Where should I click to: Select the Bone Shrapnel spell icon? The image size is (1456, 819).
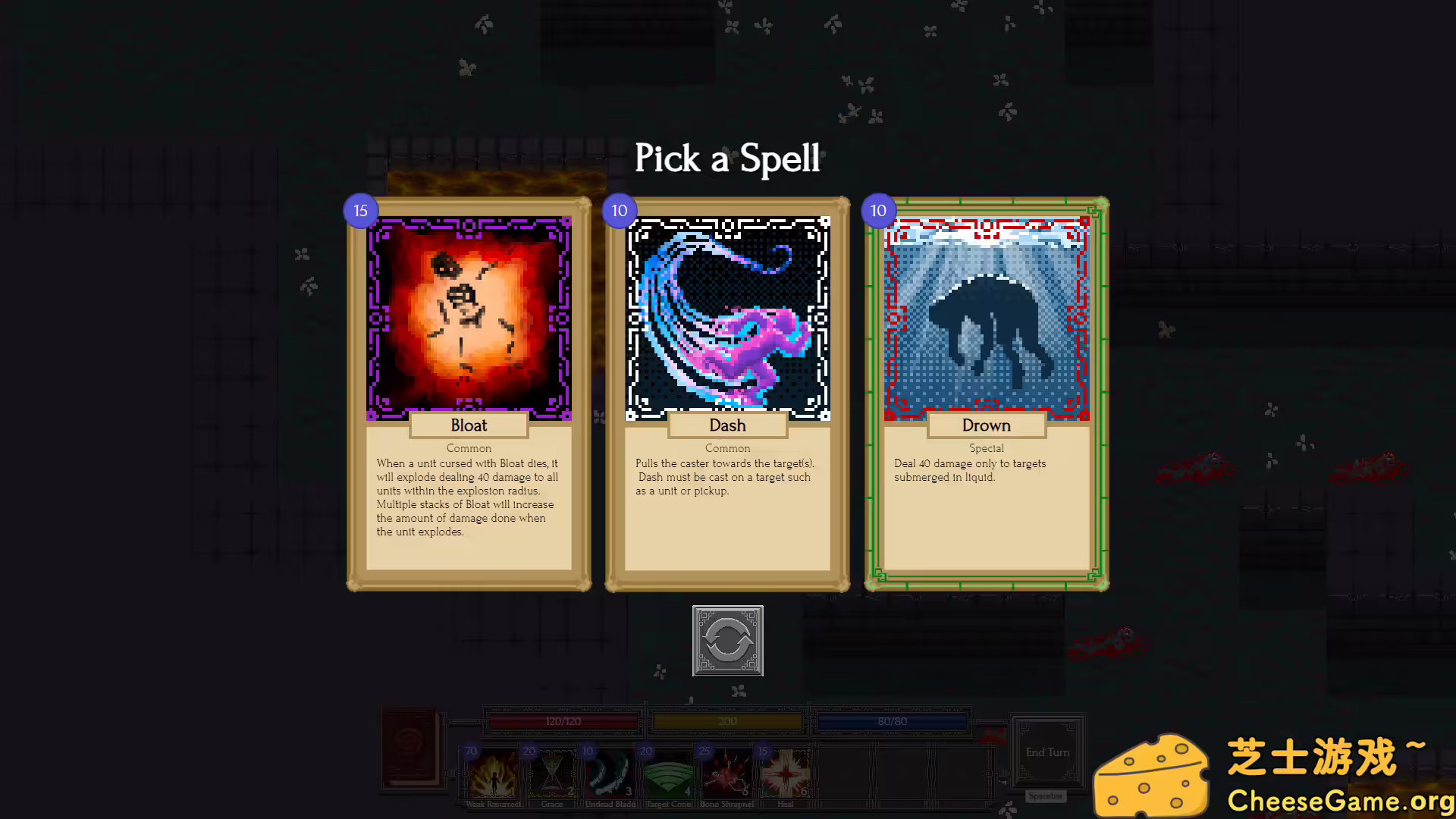pos(727,773)
